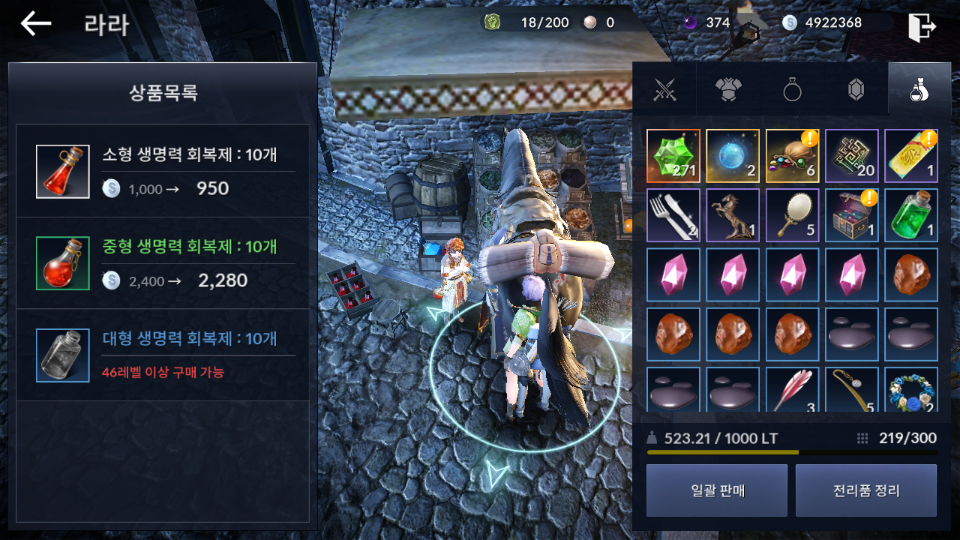
Task: Go back using the arrow button
Action: pos(36,24)
